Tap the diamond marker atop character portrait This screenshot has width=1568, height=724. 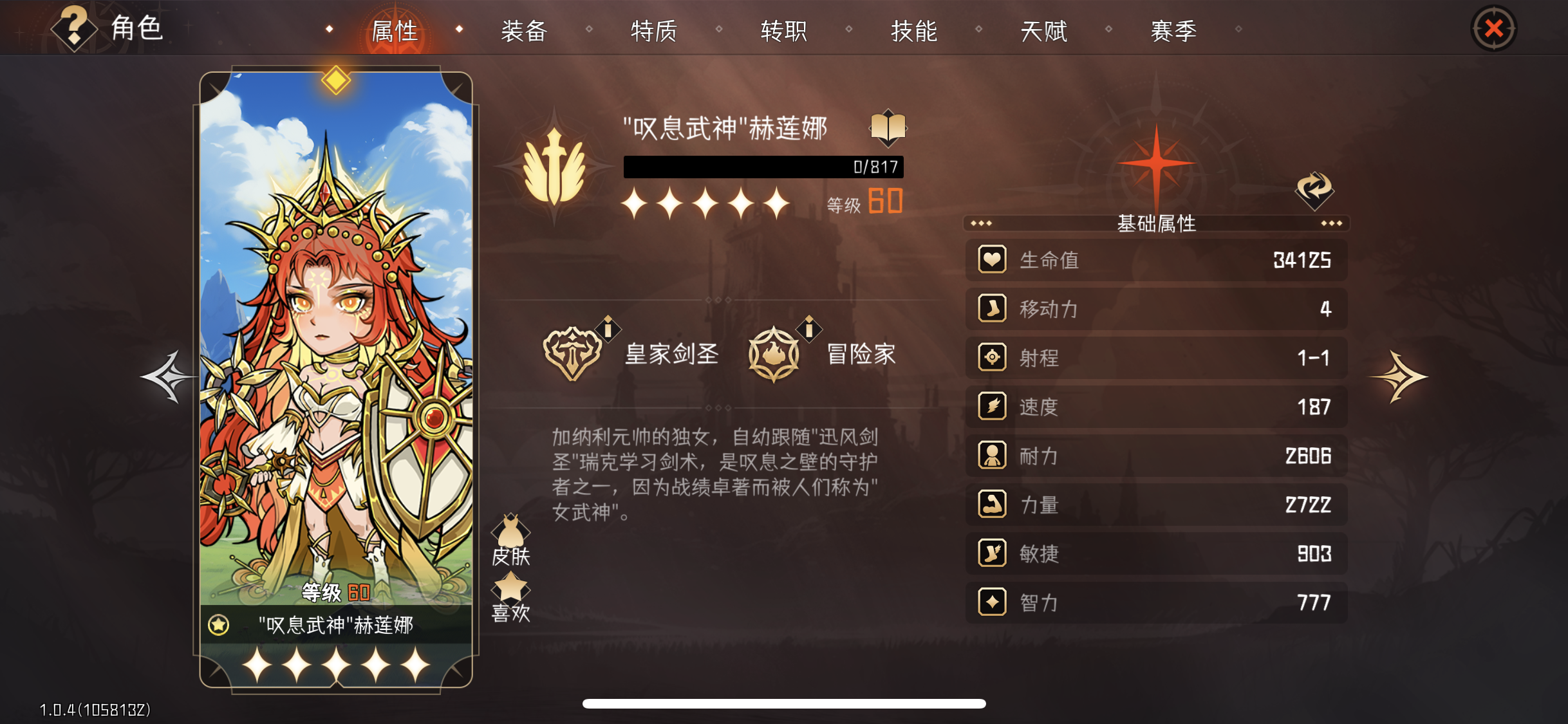click(337, 79)
